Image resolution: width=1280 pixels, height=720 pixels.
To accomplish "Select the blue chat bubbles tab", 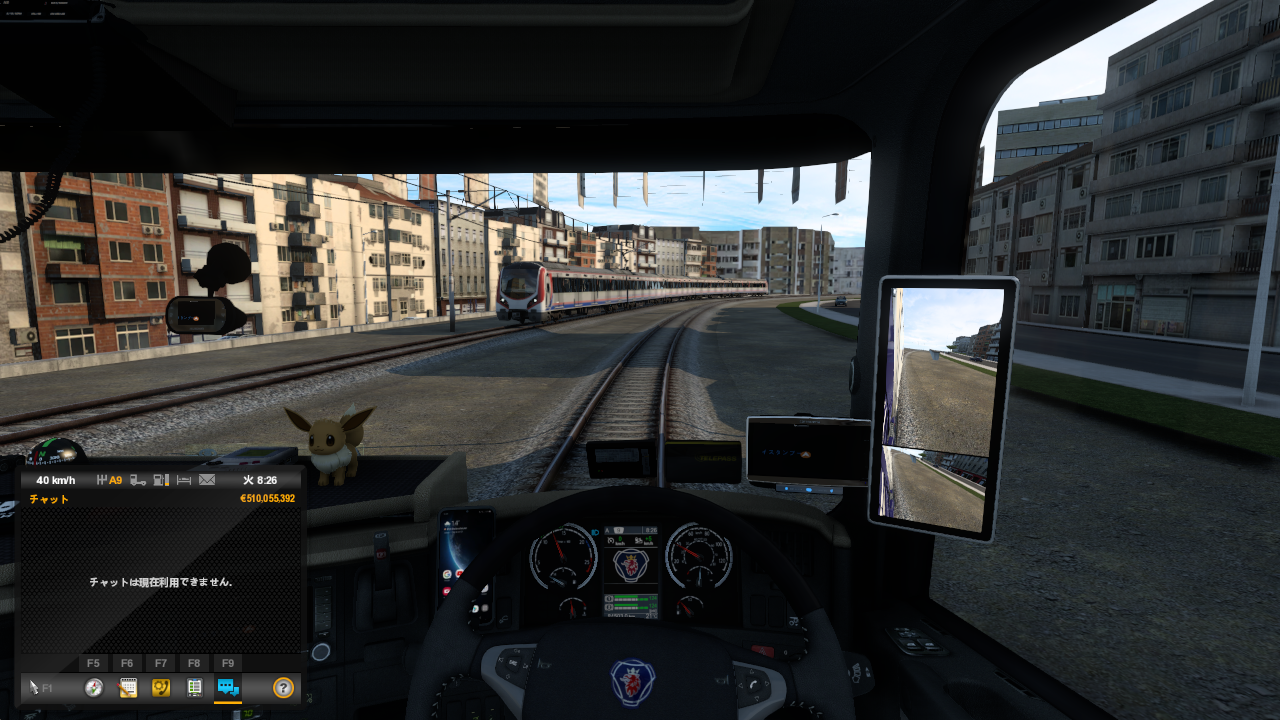I will (228, 687).
